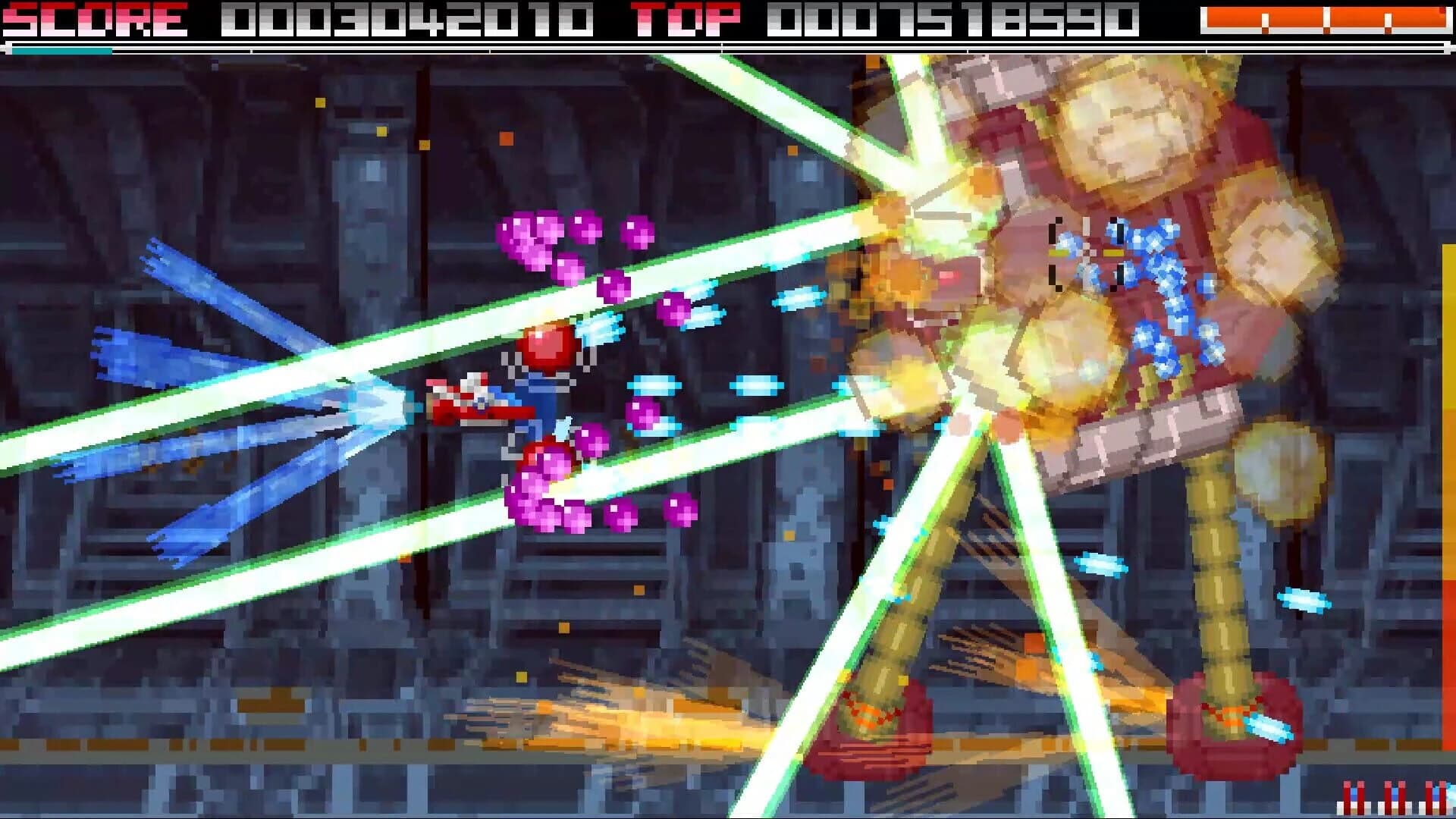Click the first life icon bottom right

[1354, 796]
